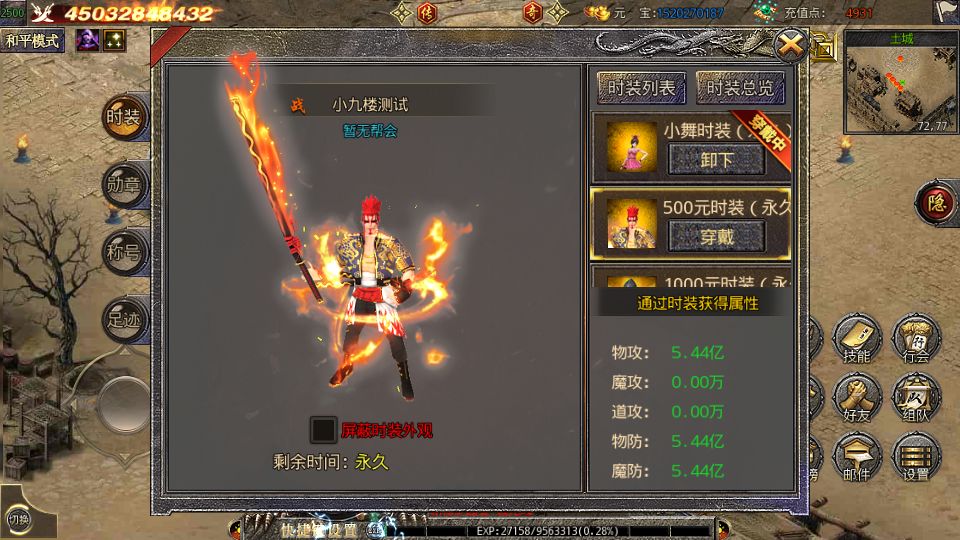Unequip 小舞时装 with the 卸下 button
The image size is (960, 540).
(x=716, y=159)
